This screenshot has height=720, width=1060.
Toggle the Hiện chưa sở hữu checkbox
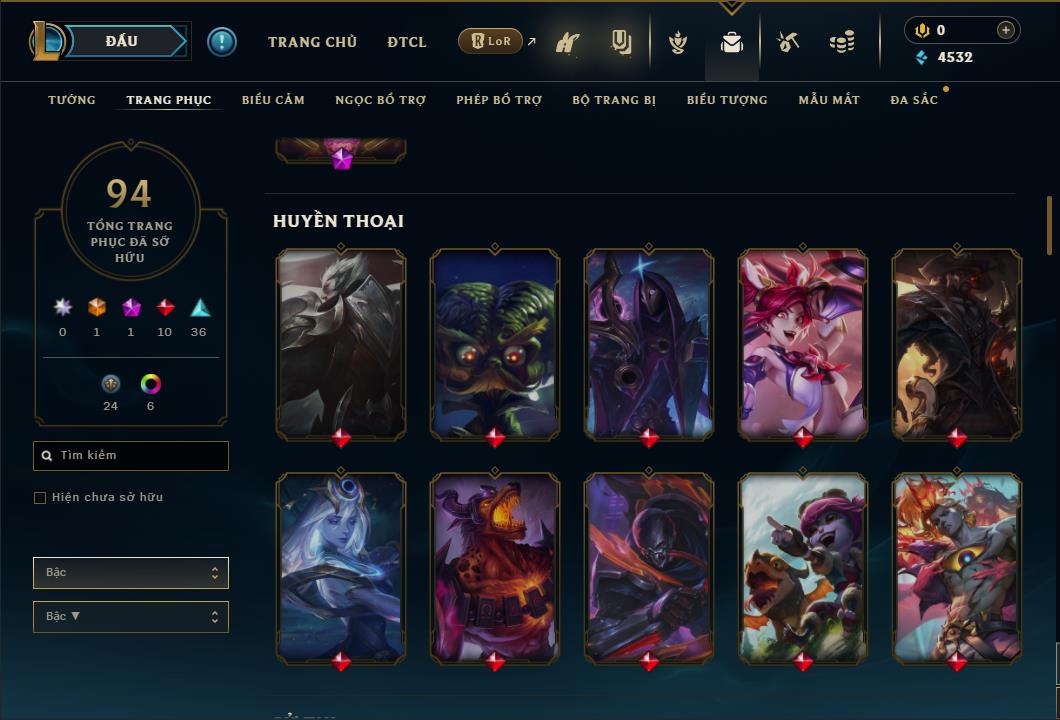[40, 498]
